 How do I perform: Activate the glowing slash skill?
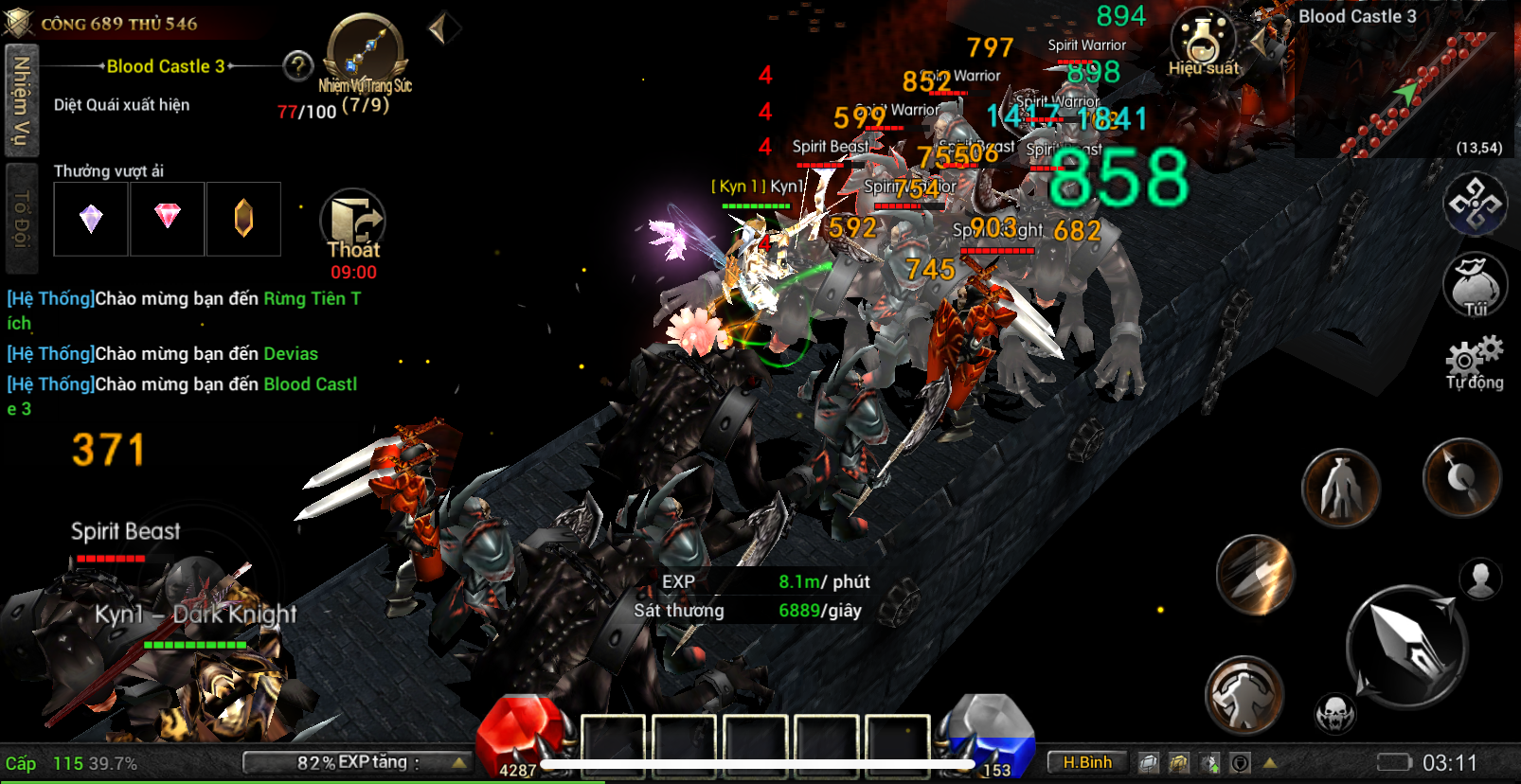[x=1256, y=574]
